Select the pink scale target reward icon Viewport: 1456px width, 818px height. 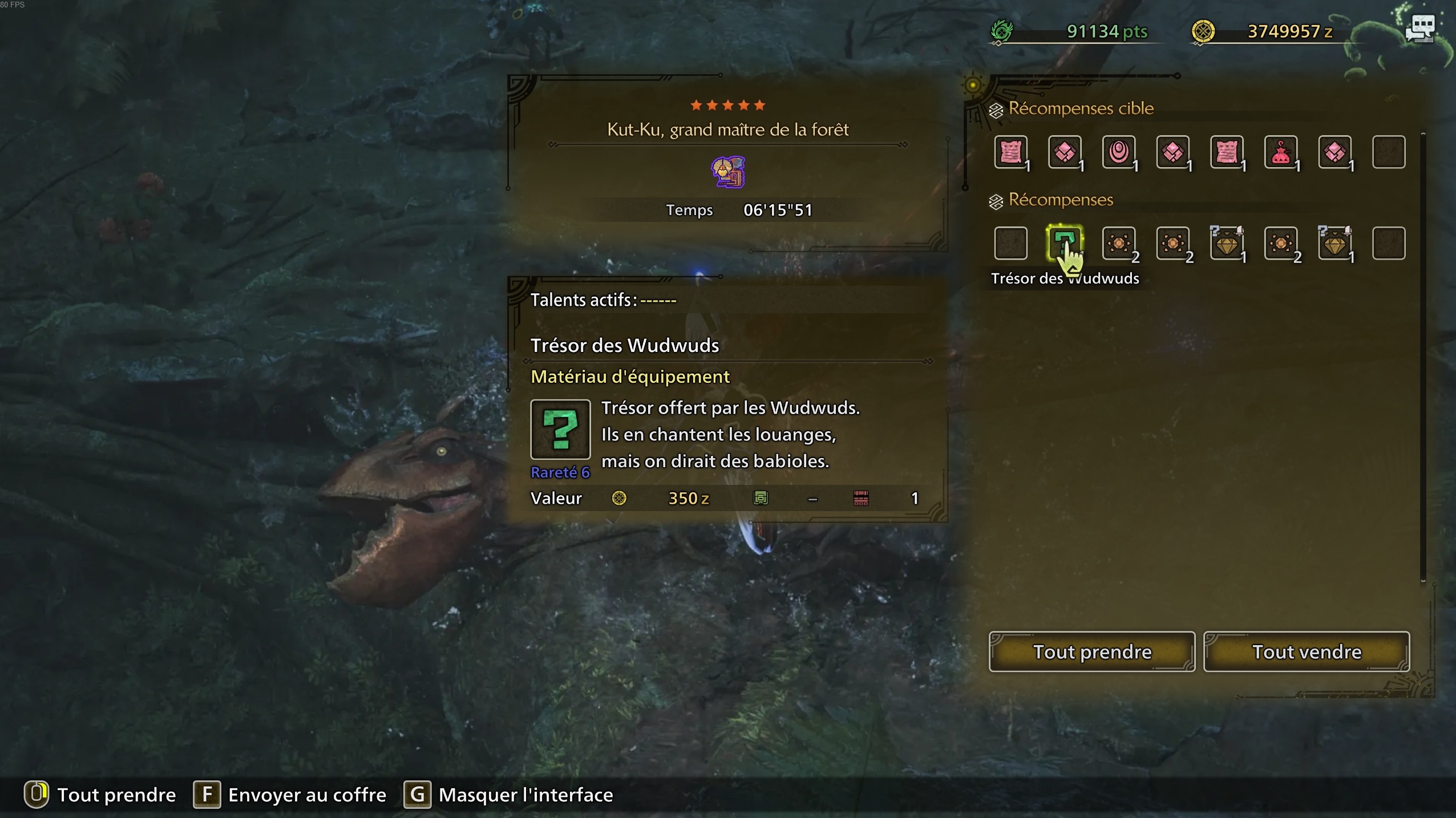(1065, 152)
